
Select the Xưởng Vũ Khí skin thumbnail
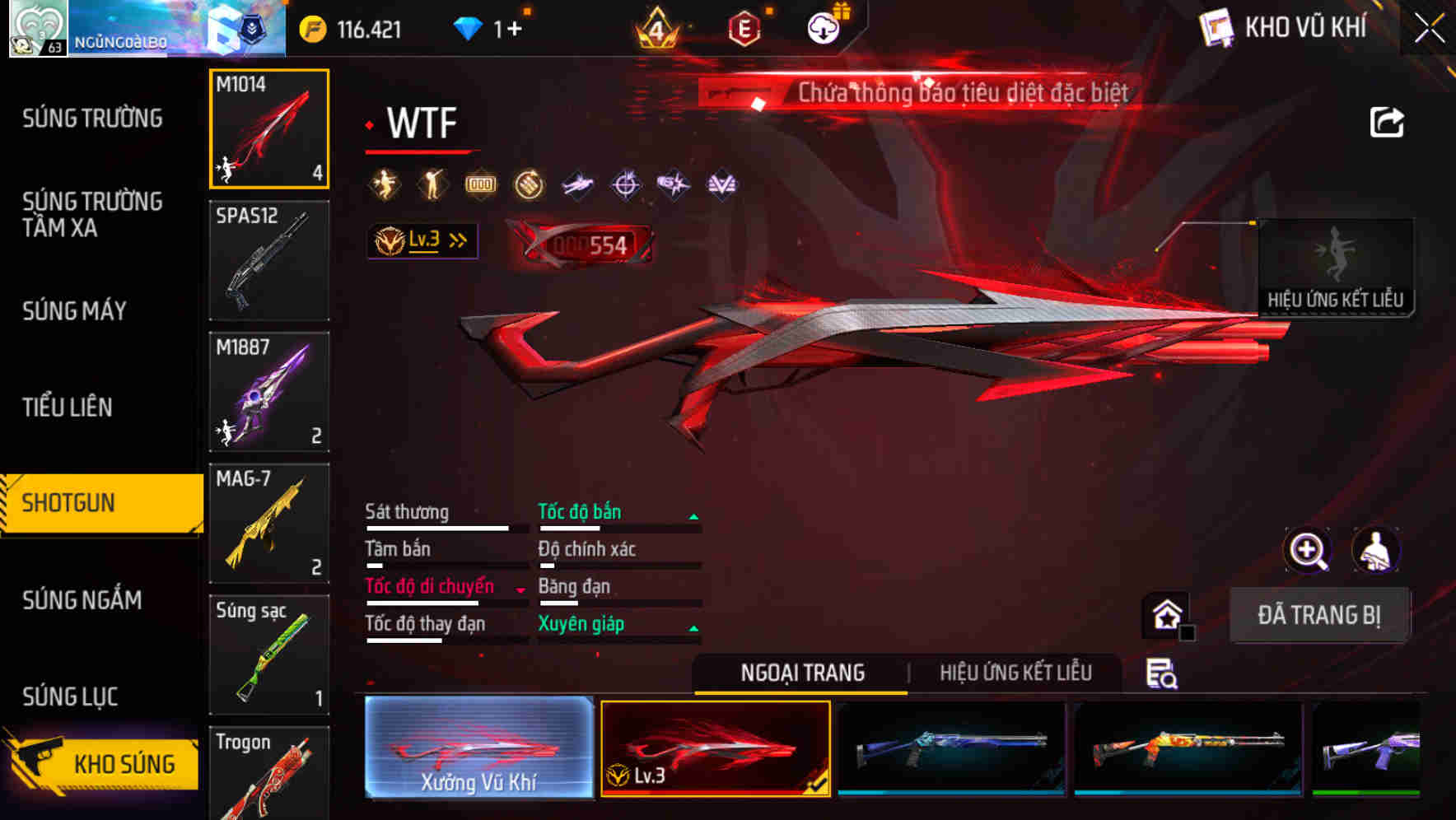point(478,748)
